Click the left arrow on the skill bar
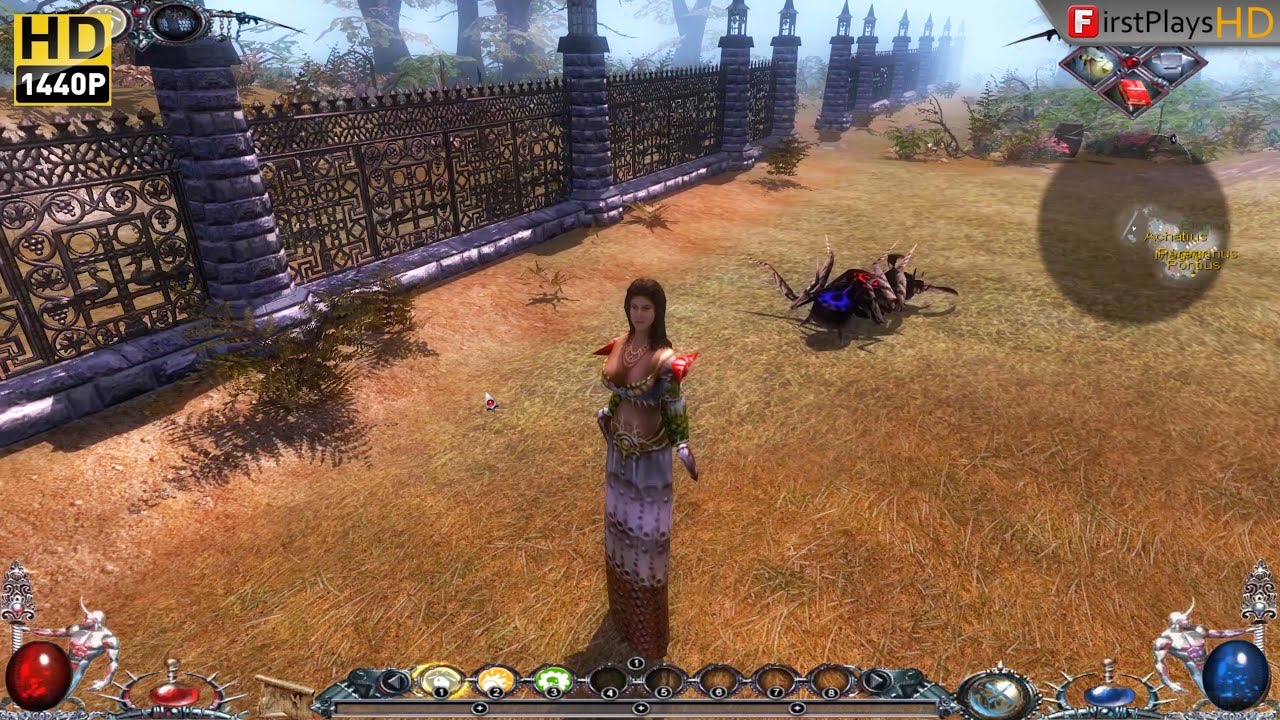Image resolution: width=1280 pixels, height=720 pixels. (394, 682)
